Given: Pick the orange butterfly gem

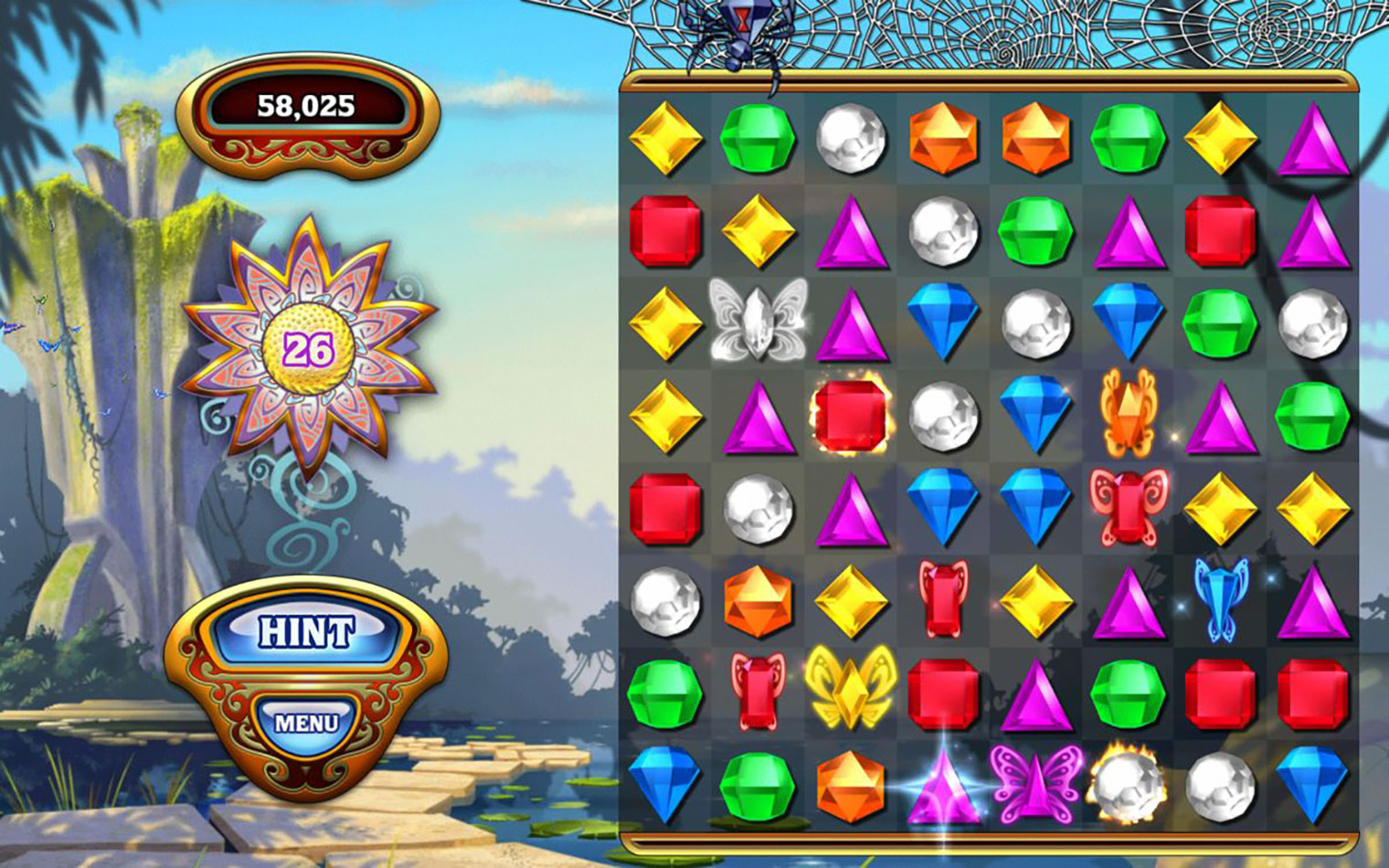Looking at the screenshot, I should point(1128,413).
